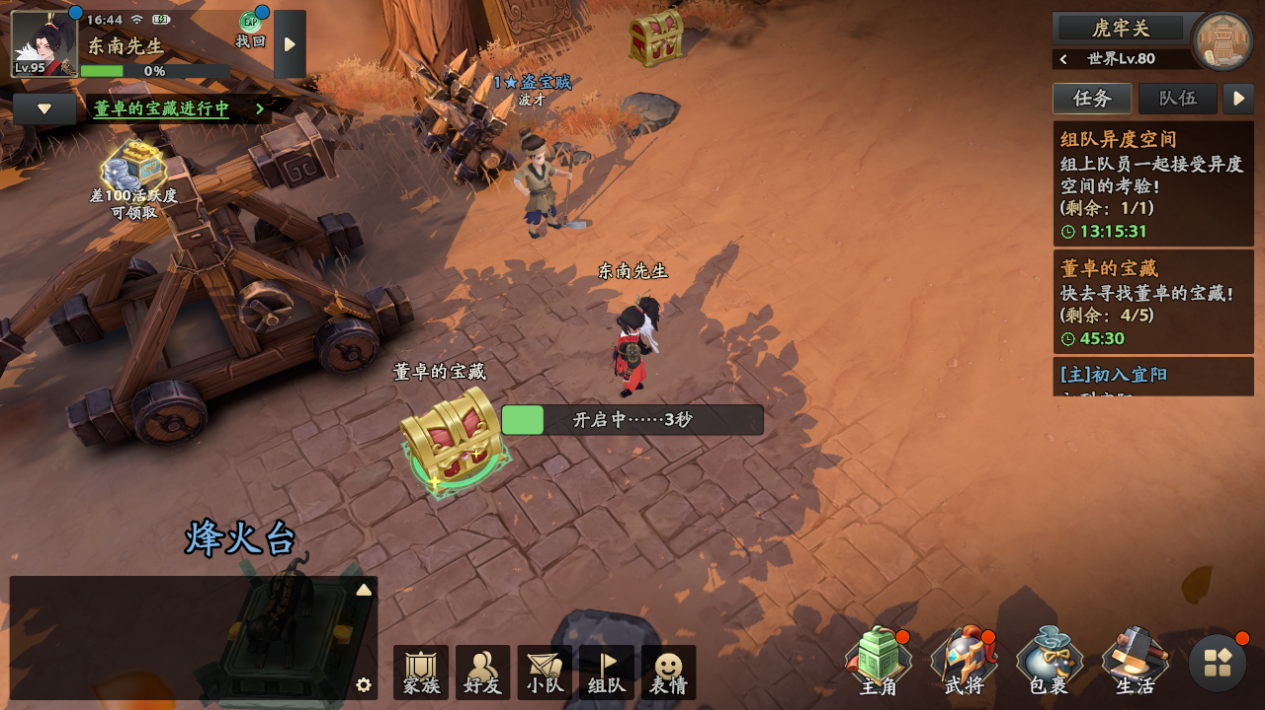Open the 主角 character screen
Image resolution: width=1265 pixels, height=710 pixels.
[x=878, y=662]
